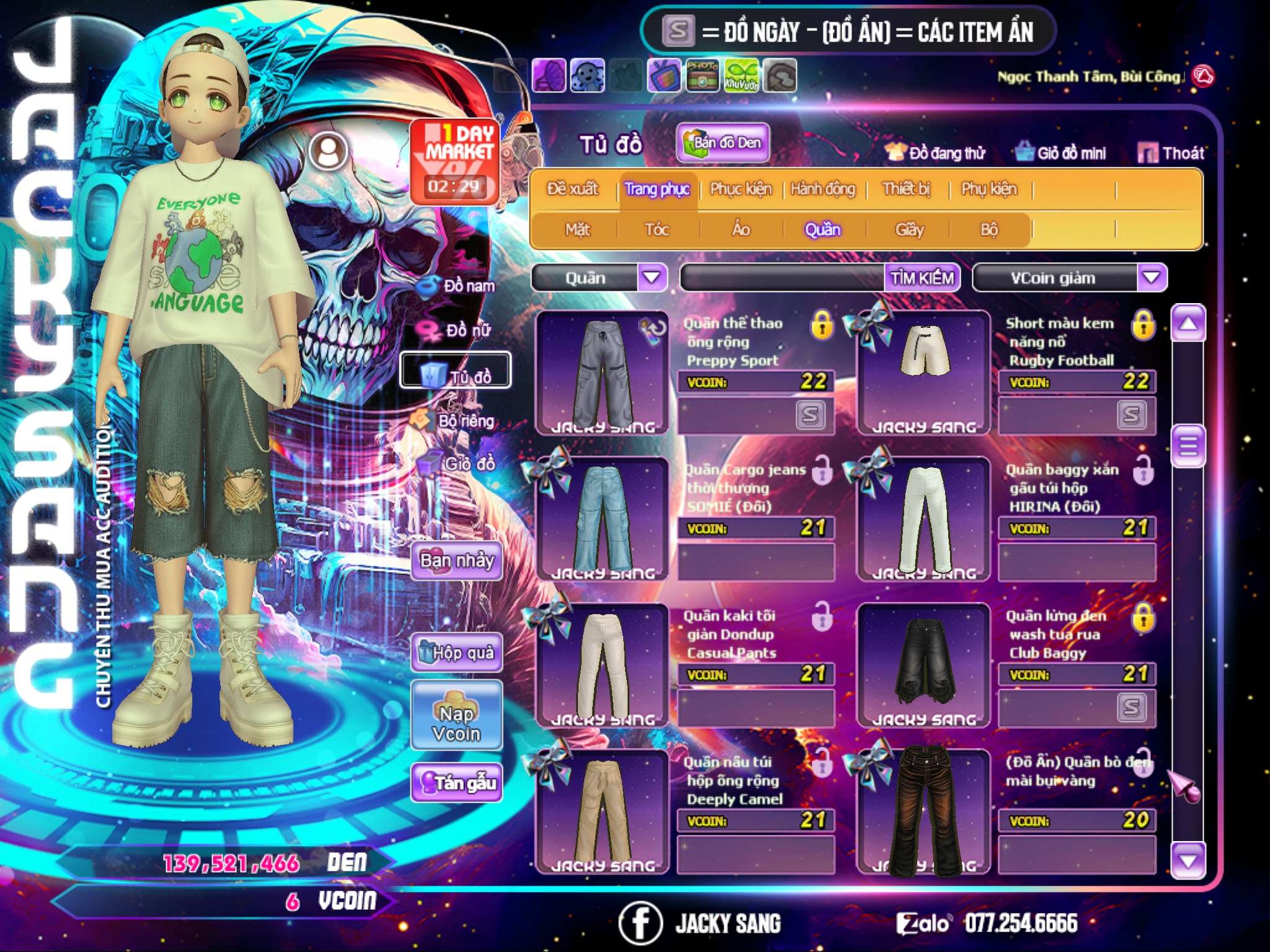Exit the wardrobe with Thoát
1270x952 pixels.
pos(1171,153)
